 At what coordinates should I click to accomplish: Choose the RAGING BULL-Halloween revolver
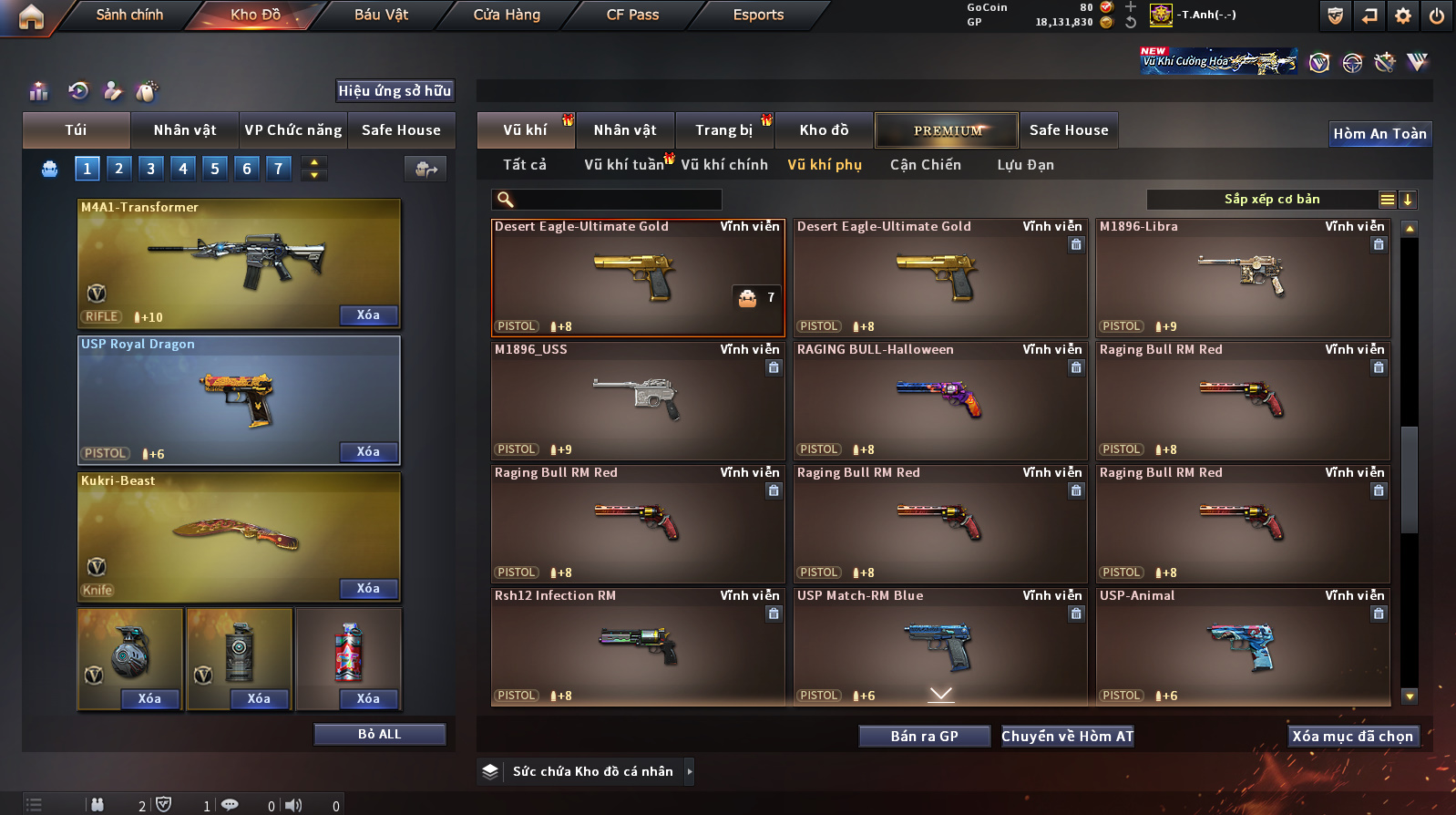[x=939, y=401]
